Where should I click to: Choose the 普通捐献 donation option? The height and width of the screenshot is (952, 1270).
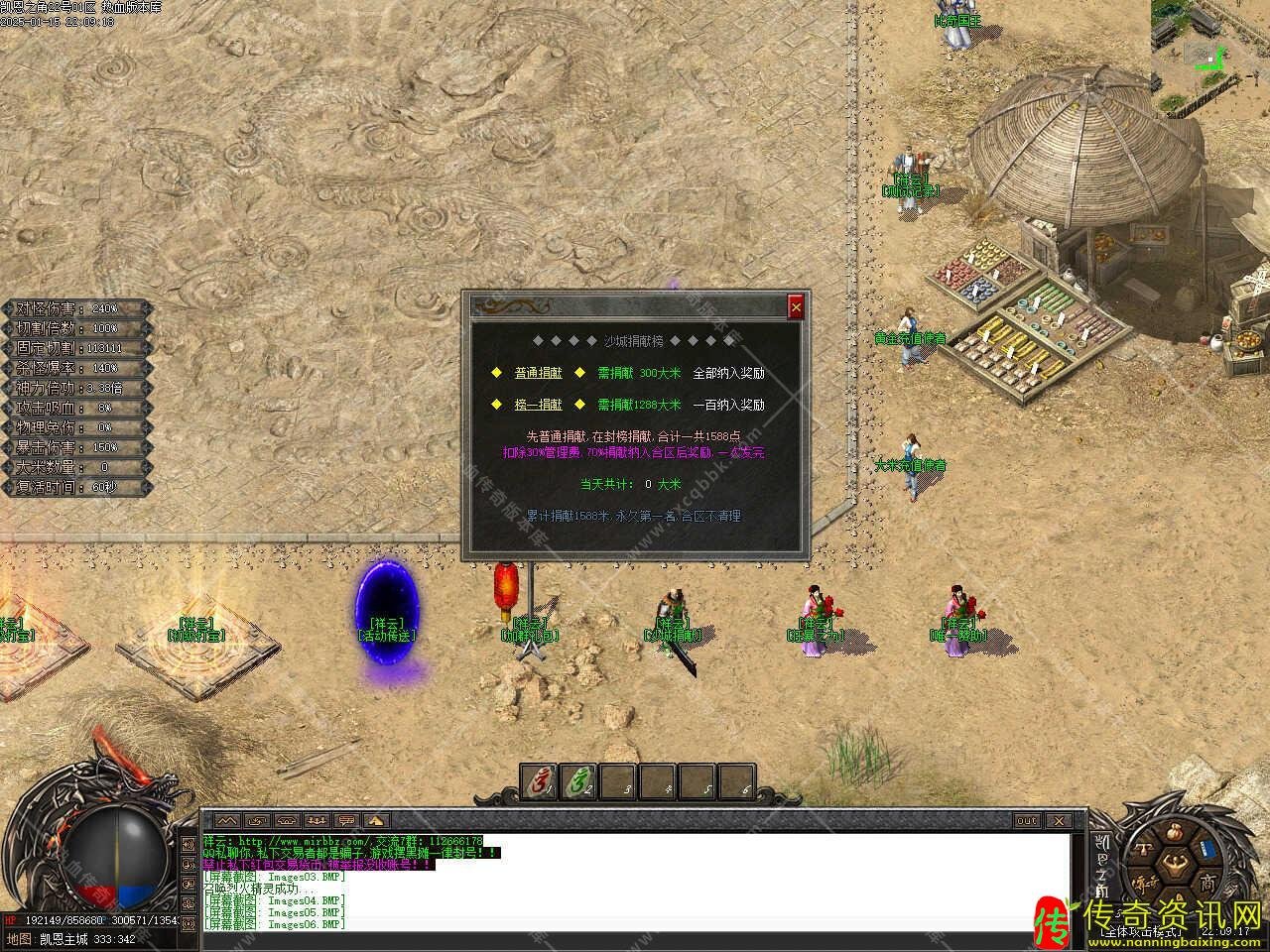(x=538, y=374)
